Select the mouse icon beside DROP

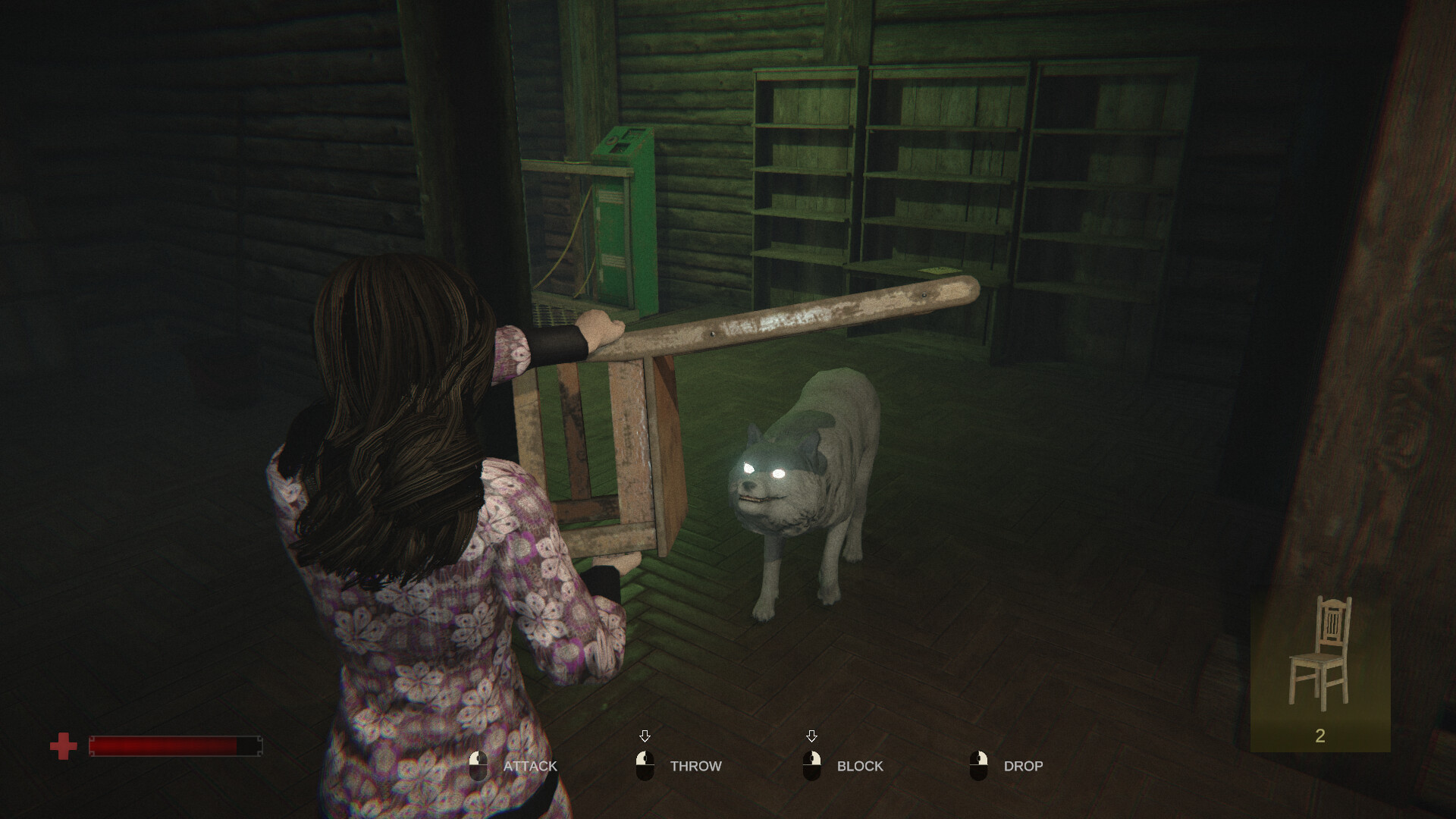click(981, 766)
